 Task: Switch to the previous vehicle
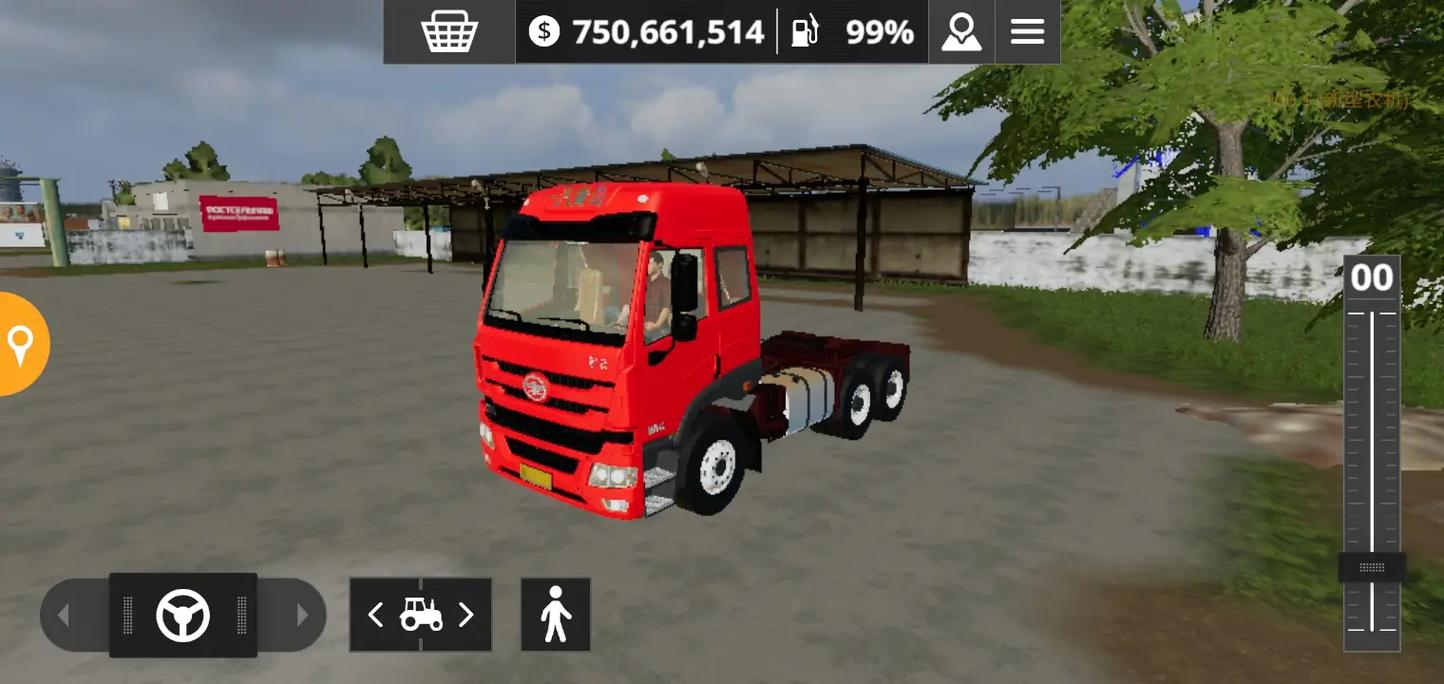click(x=376, y=615)
